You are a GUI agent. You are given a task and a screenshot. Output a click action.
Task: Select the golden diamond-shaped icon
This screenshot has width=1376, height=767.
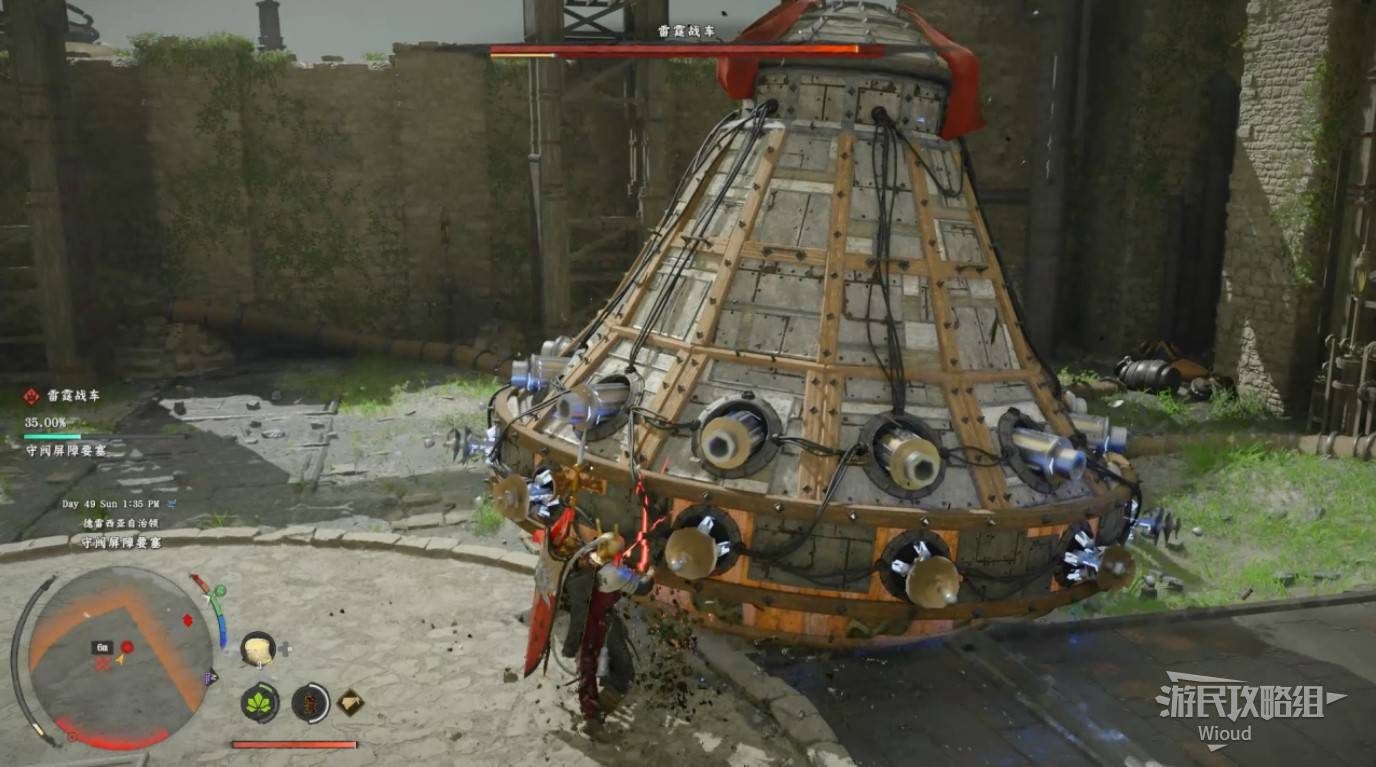pyautogui.click(x=350, y=702)
